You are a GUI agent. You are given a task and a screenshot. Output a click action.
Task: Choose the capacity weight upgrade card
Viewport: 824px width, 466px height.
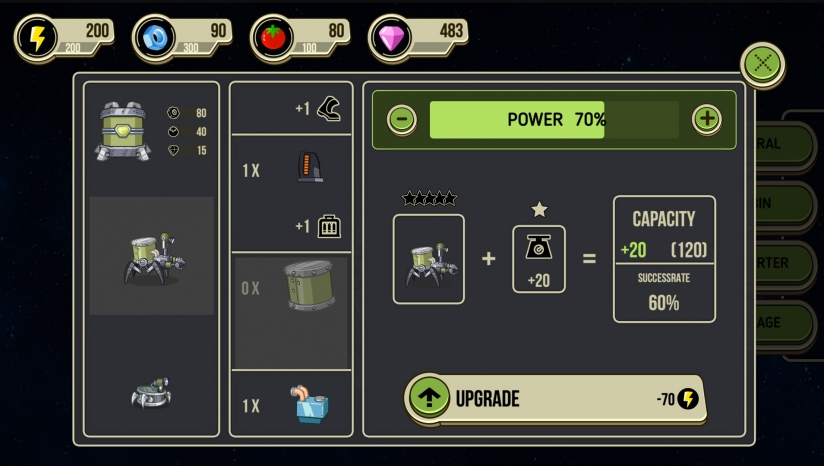539,259
